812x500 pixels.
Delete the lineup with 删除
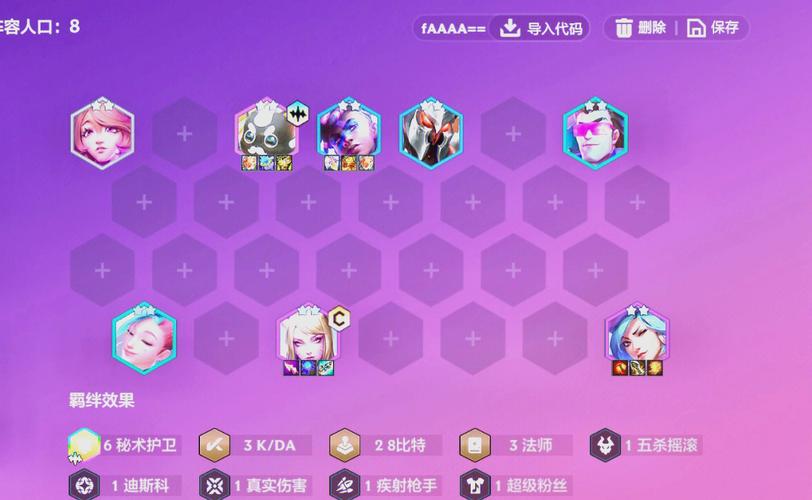coord(641,28)
